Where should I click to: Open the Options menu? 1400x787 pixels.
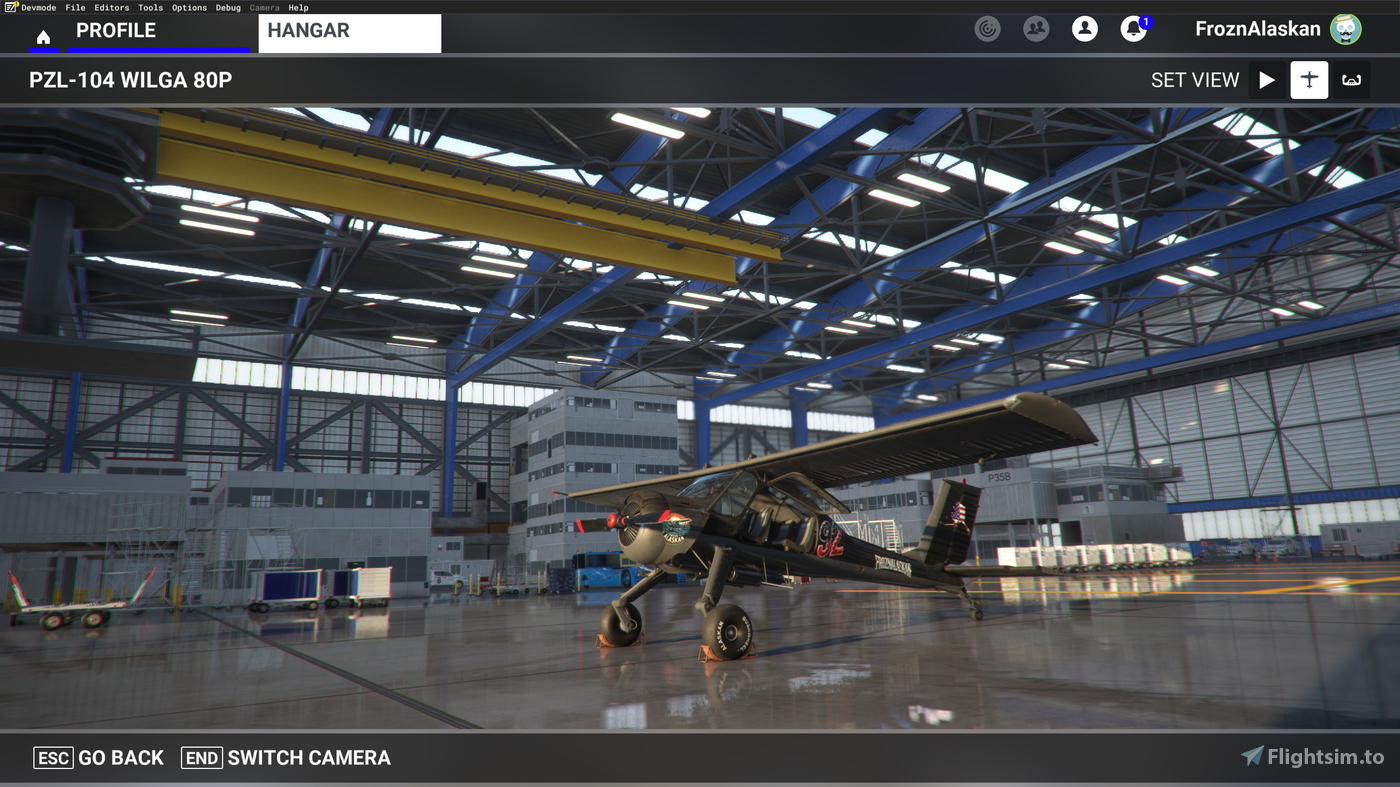[x=189, y=7]
